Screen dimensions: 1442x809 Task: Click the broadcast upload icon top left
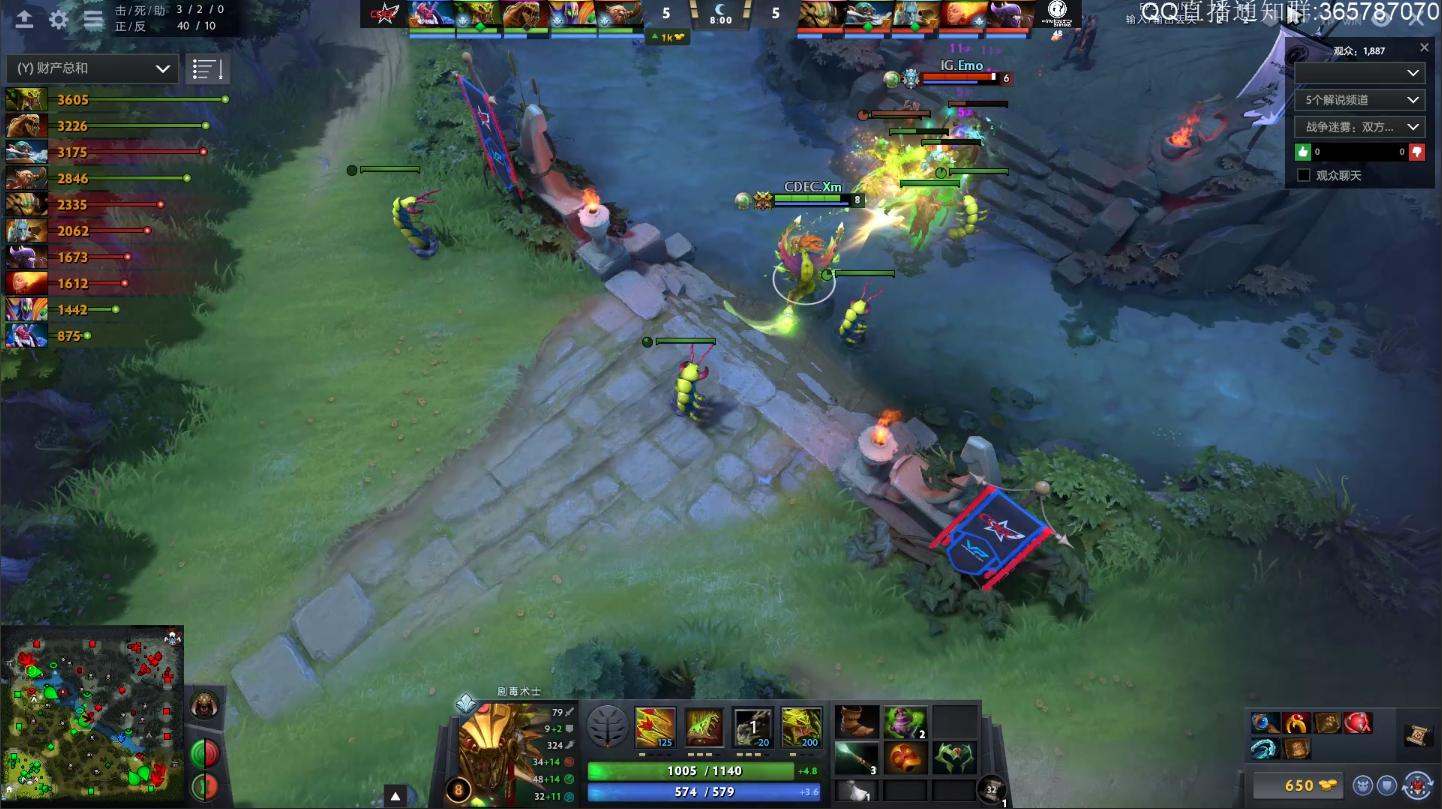click(24, 19)
